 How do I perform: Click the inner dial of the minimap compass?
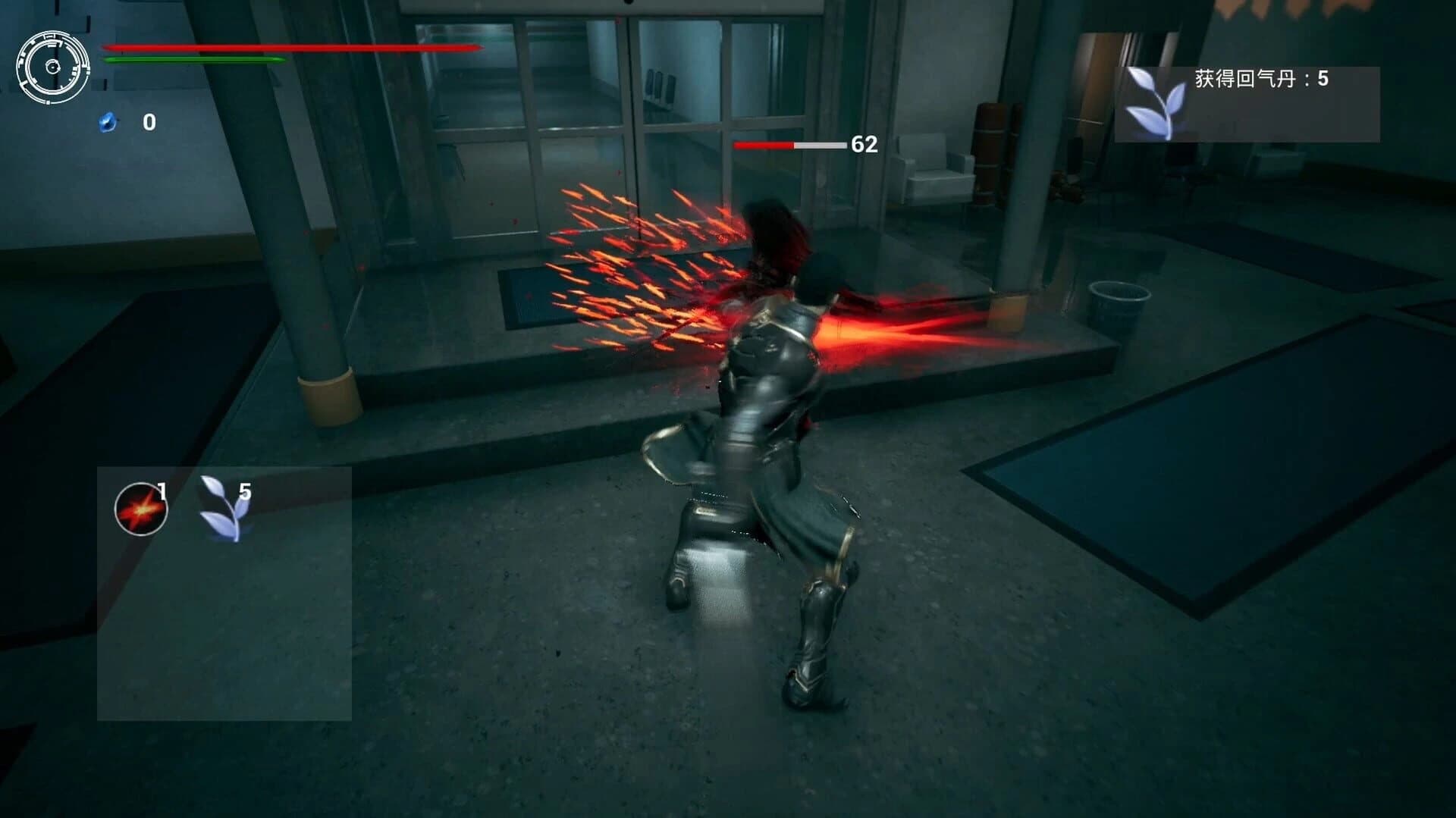pyautogui.click(x=53, y=67)
